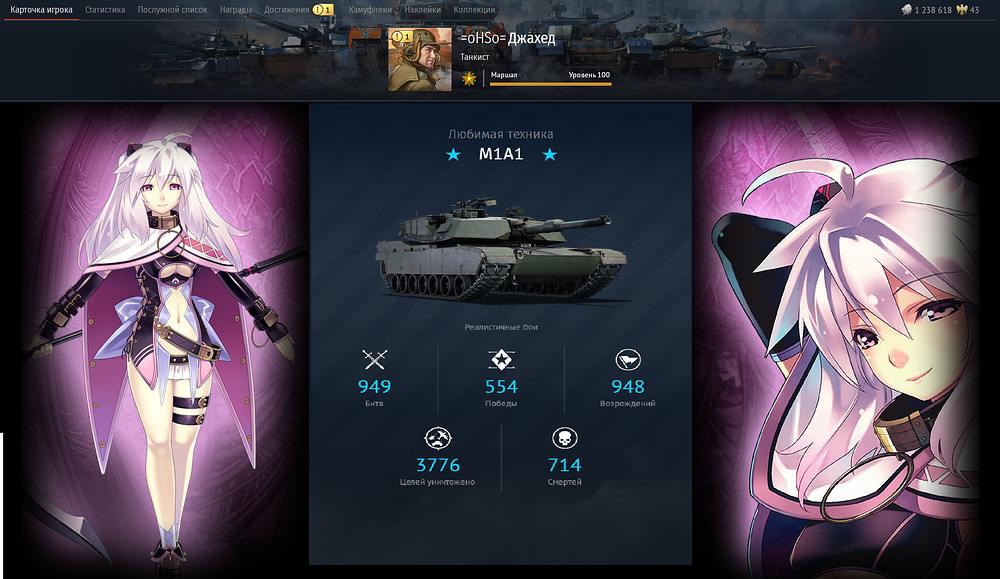Switch to the Карточка игрока tab

point(41,10)
